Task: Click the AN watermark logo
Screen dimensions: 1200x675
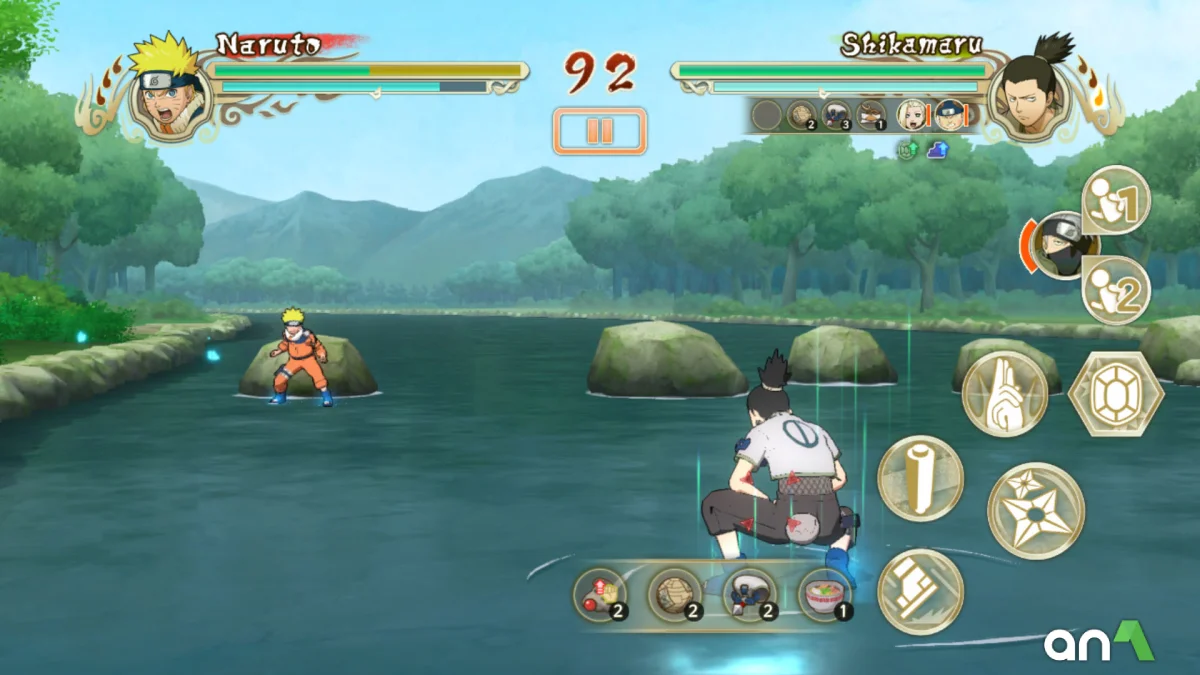Action: coord(1099,642)
